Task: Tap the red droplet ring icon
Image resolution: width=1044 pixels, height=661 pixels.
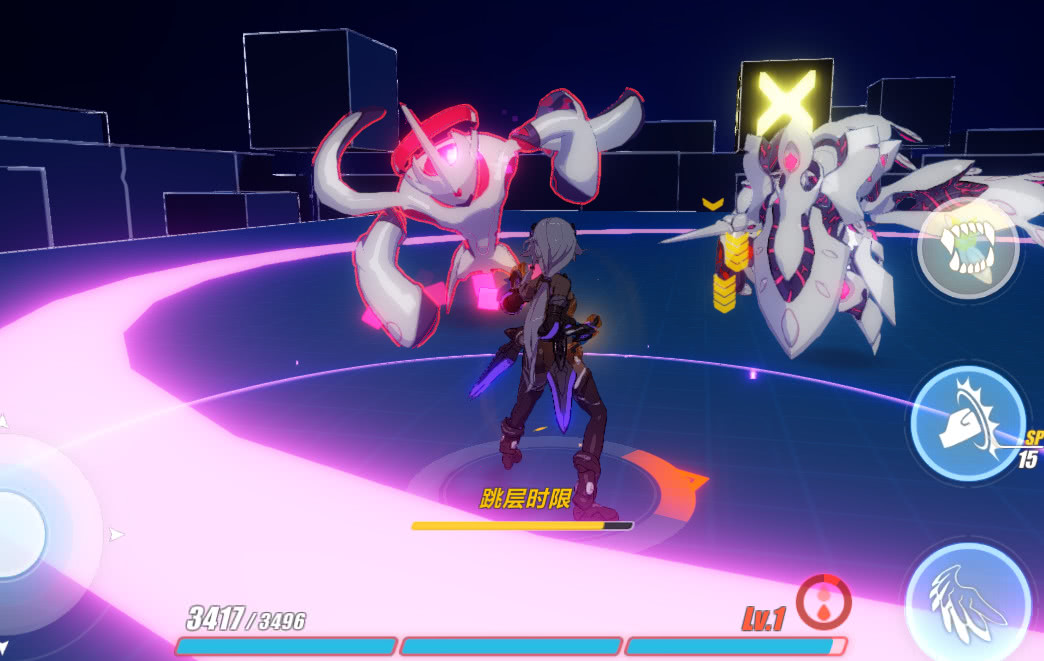Action: 824,602
